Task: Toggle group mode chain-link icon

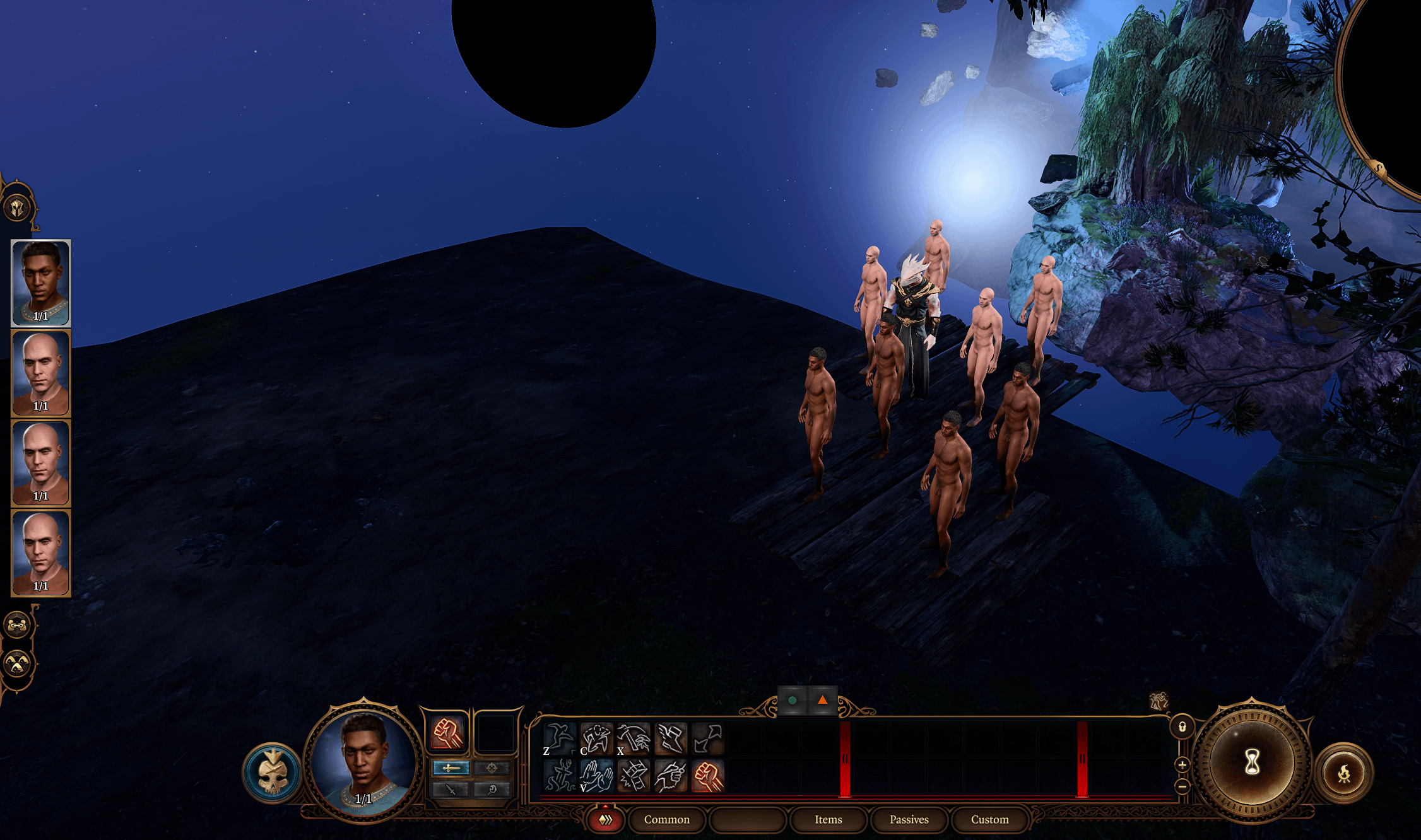Action: 17,625
